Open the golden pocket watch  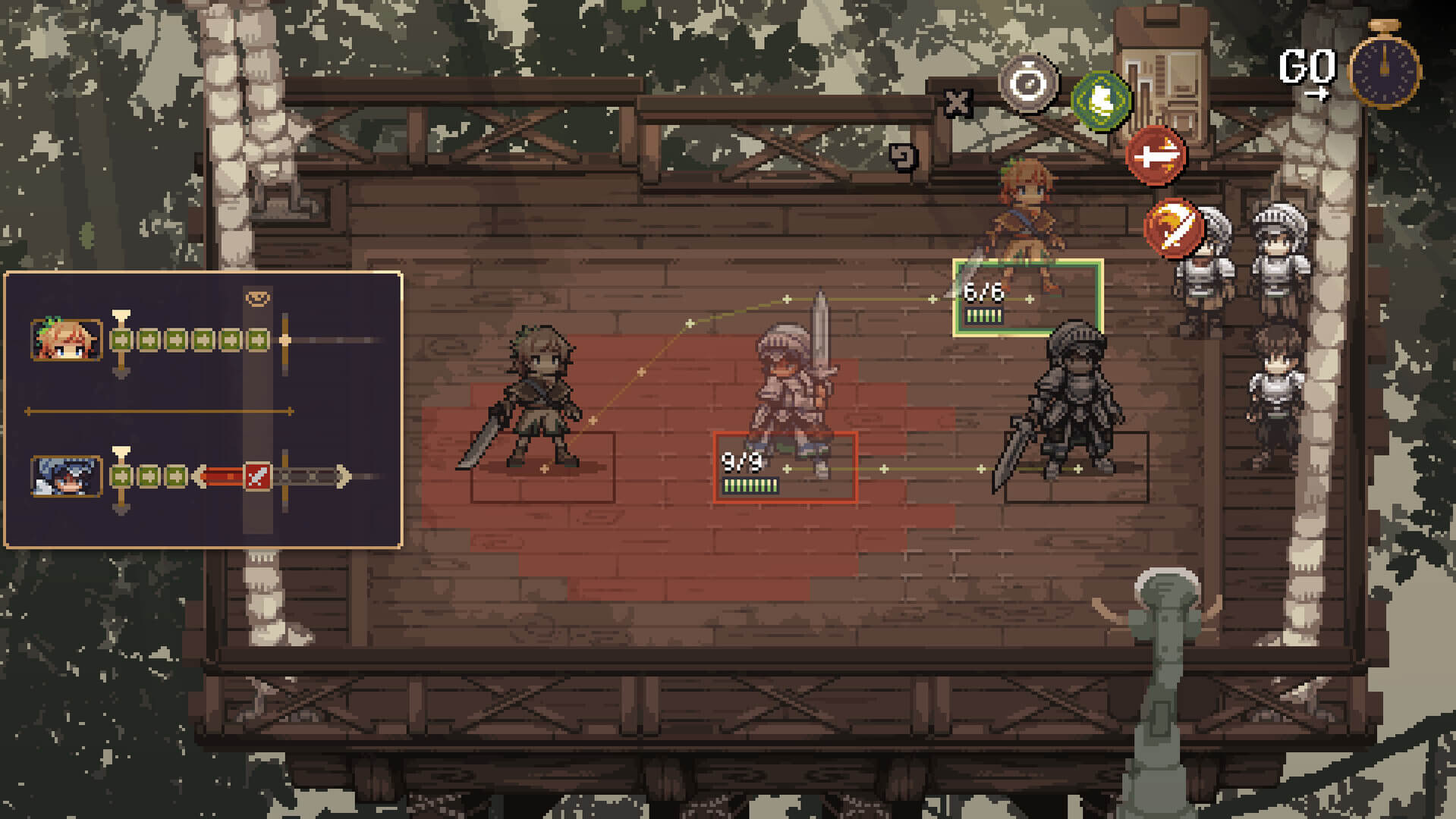click(1385, 68)
